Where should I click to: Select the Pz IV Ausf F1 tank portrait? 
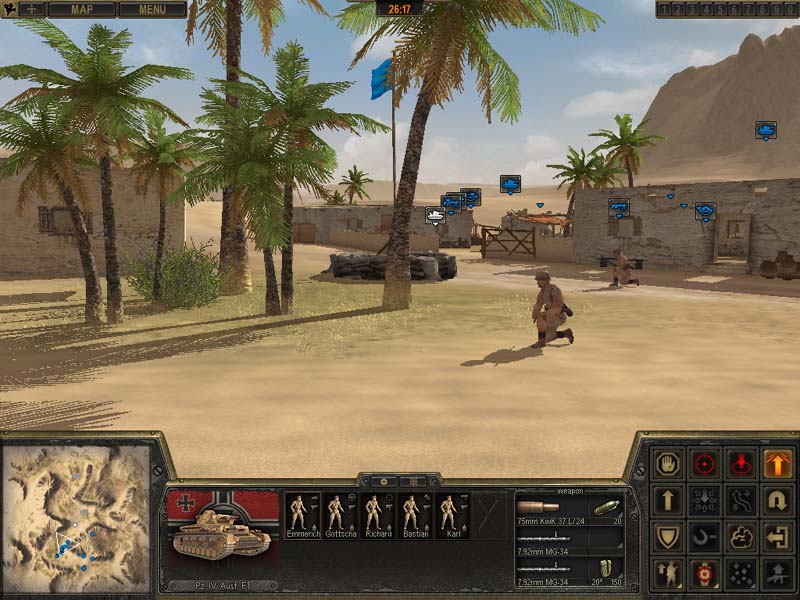(222, 531)
